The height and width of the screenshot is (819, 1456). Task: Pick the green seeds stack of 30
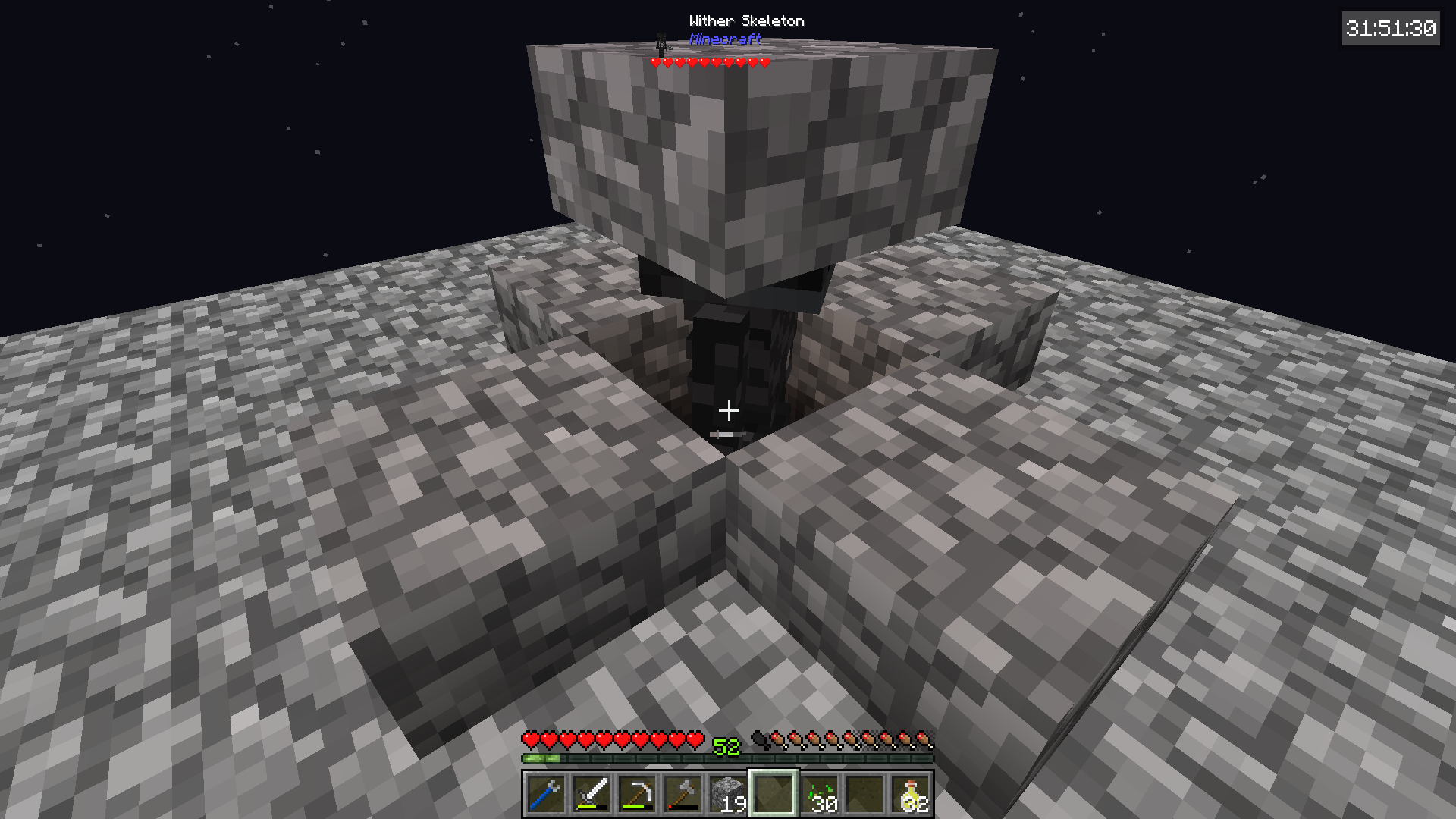point(820,794)
